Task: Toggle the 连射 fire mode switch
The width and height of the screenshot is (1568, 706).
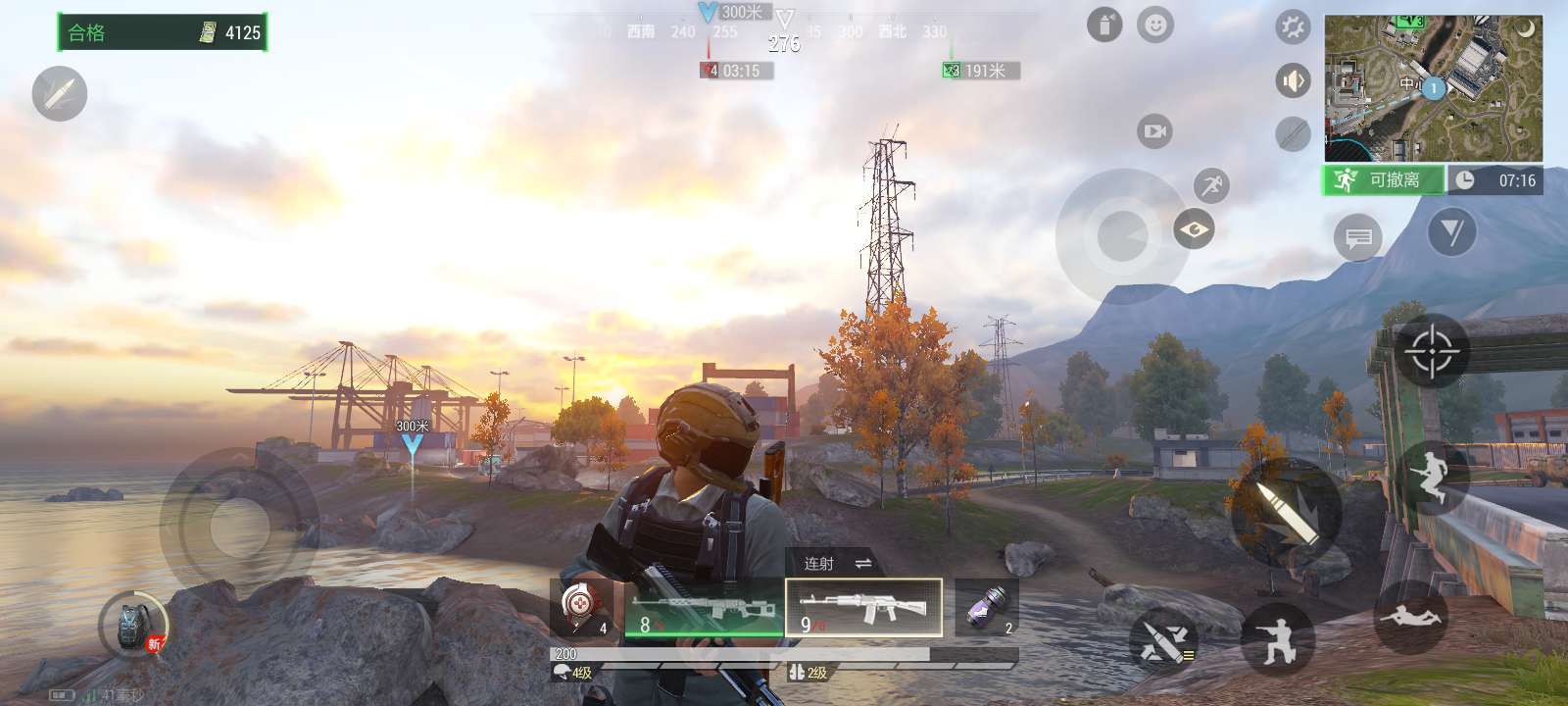Action: (836, 563)
